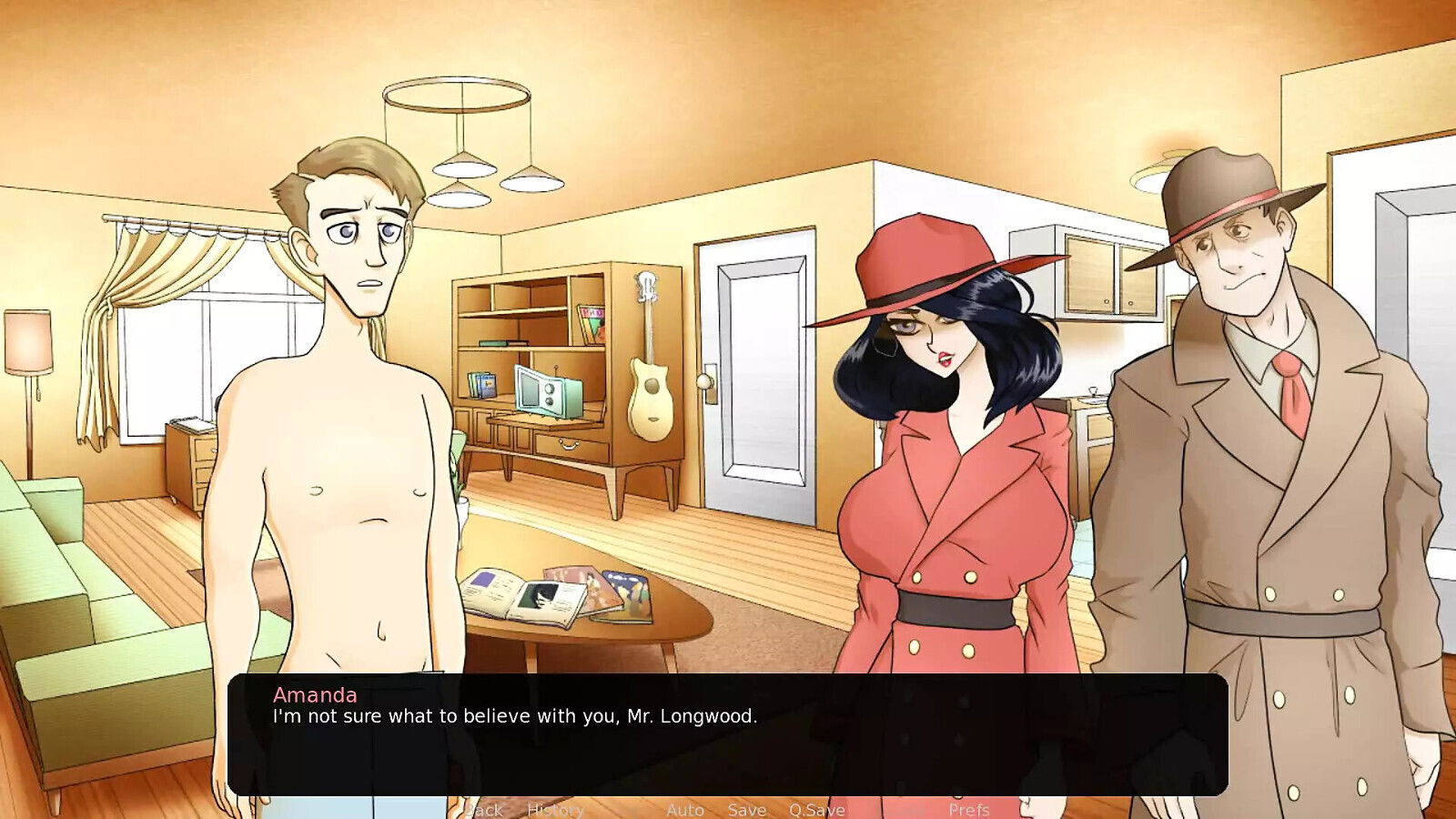The image size is (1456, 819).
Task: Open the Prefs settings menu
Action: click(969, 809)
